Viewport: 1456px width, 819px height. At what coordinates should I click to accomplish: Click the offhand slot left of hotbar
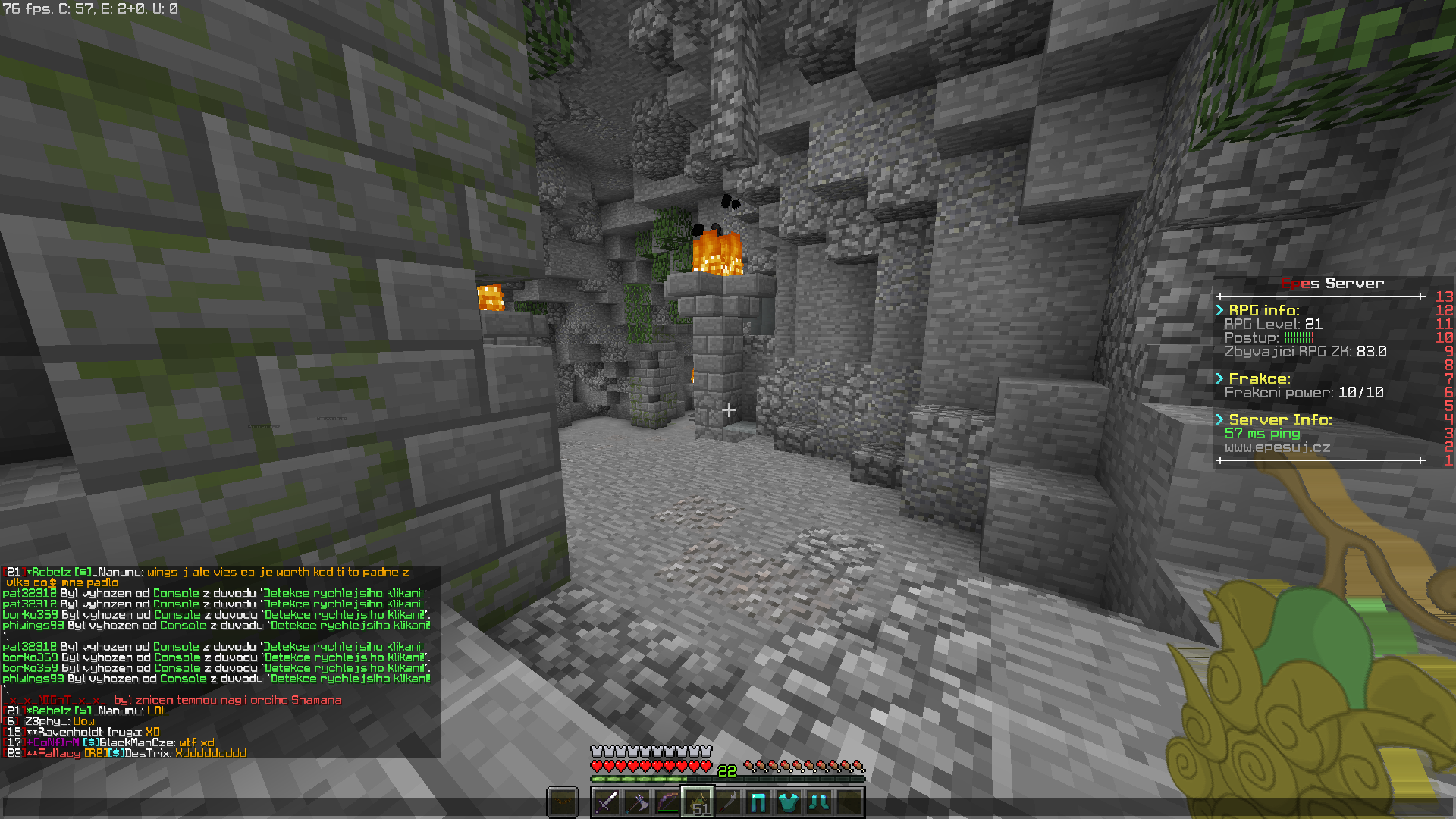pos(563,802)
